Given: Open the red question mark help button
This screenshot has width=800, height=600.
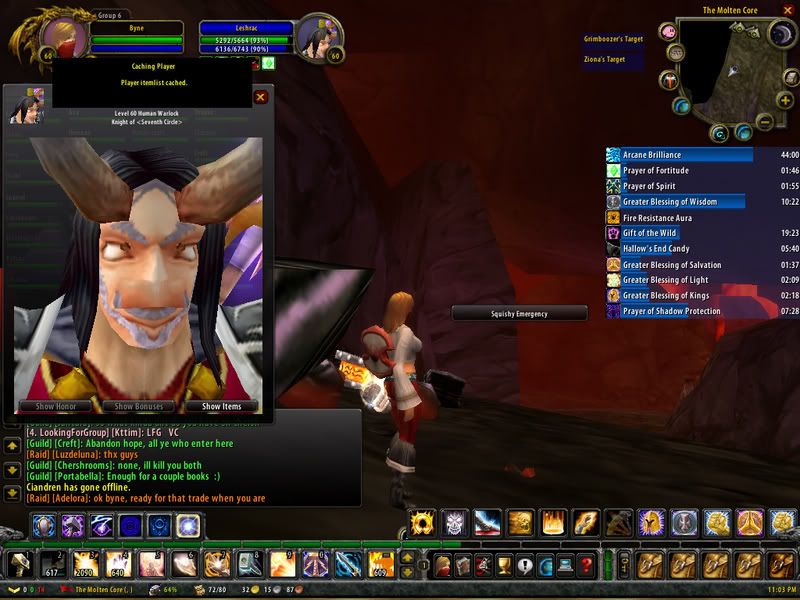Looking at the screenshot, I should (587, 564).
